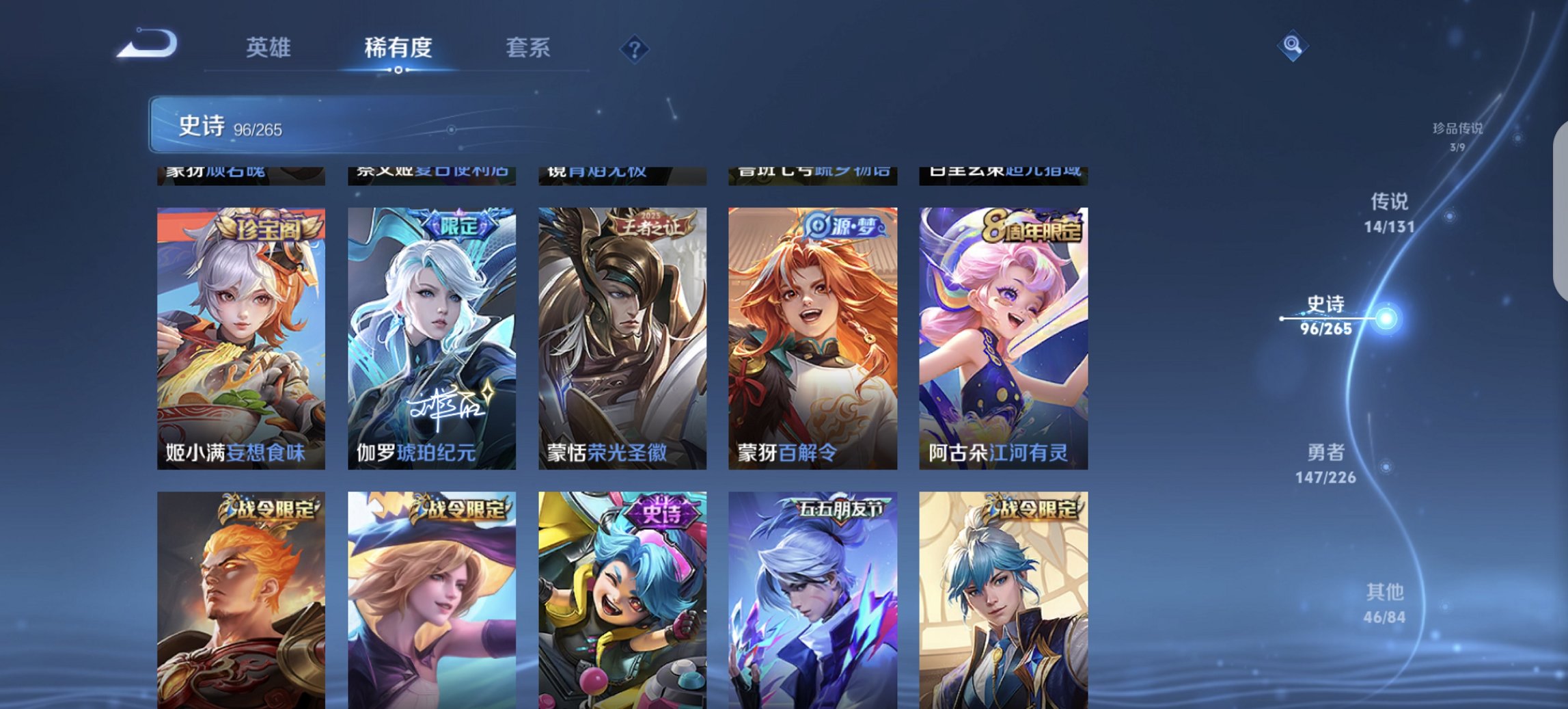Viewport: 1568px width, 709px height.
Task: Open help via the question mark icon
Action: [x=635, y=49]
